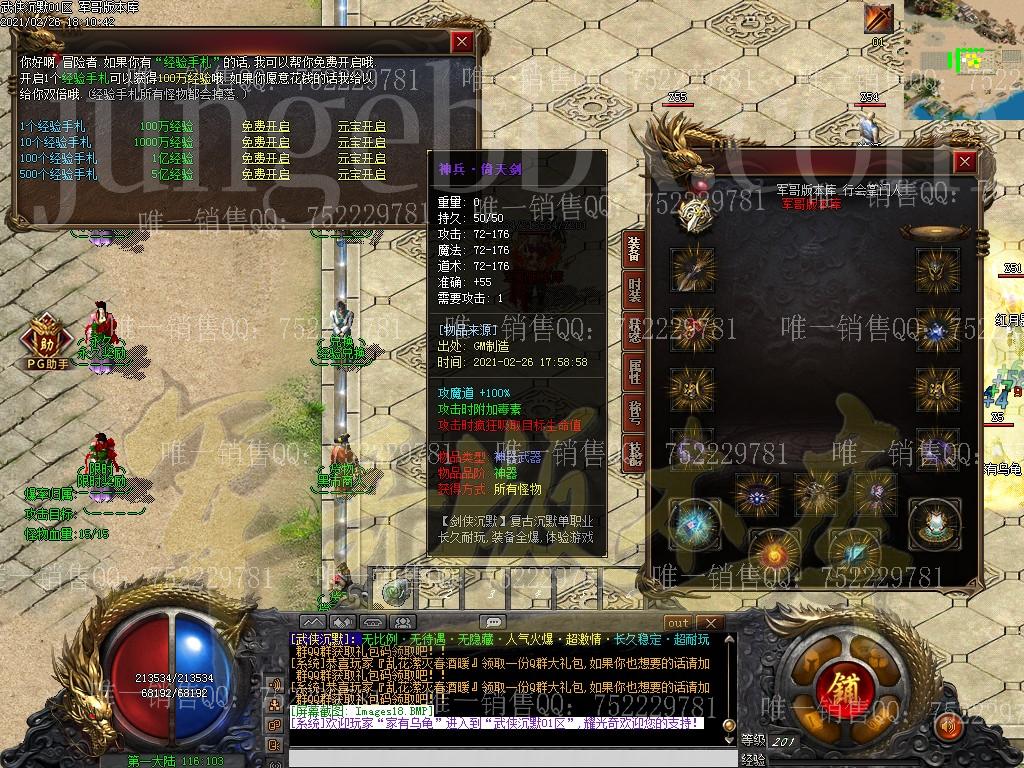Open the 称号 tab
This screenshot has height=768, width=1024.
pos(634,413)
